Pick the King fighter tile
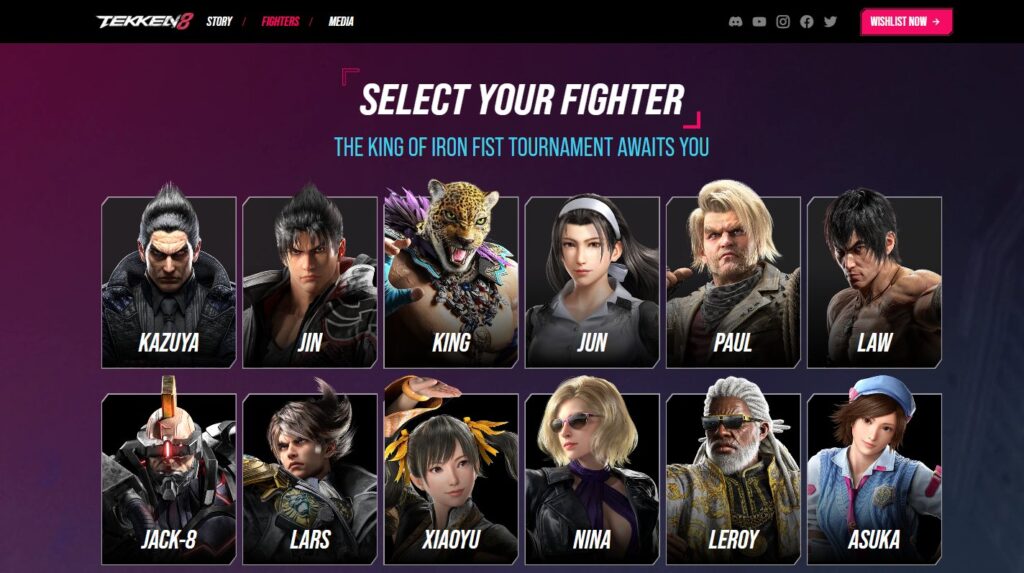1024x573 pixels. coord(451,282)
